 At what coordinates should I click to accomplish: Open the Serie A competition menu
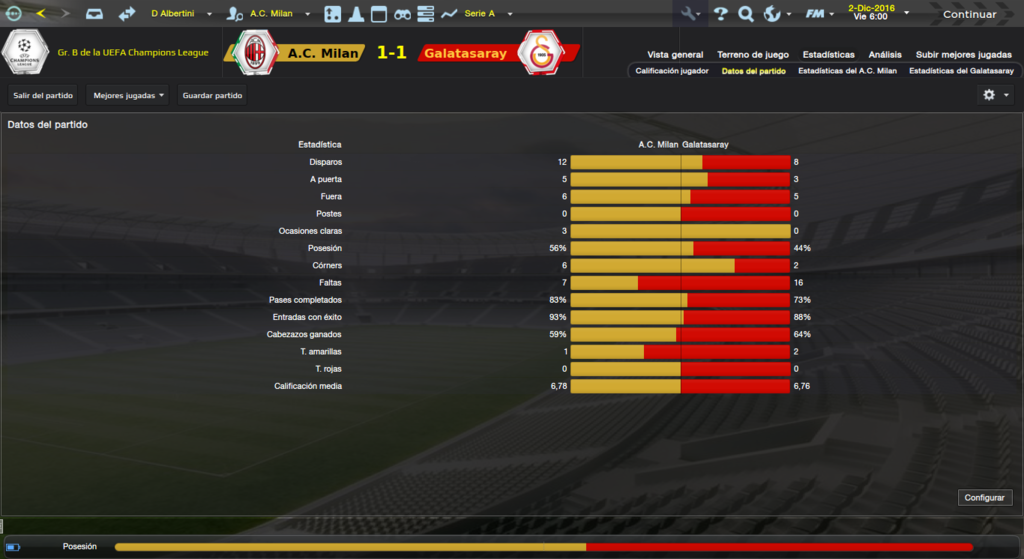487,14
